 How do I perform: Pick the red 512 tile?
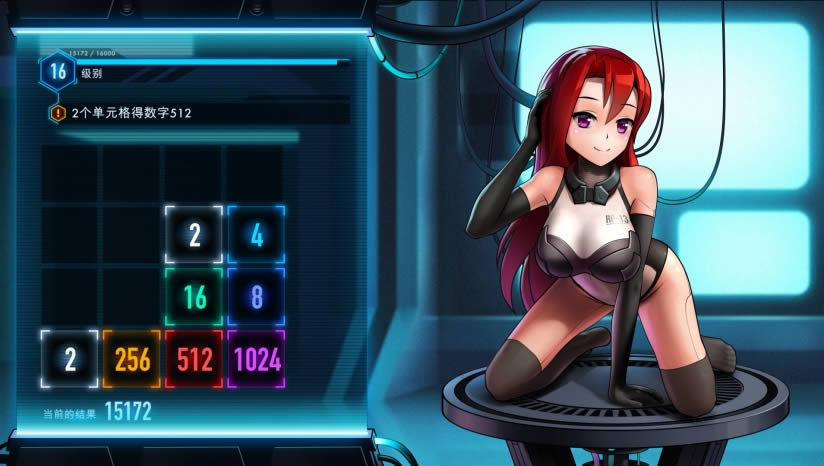point(194,359)
